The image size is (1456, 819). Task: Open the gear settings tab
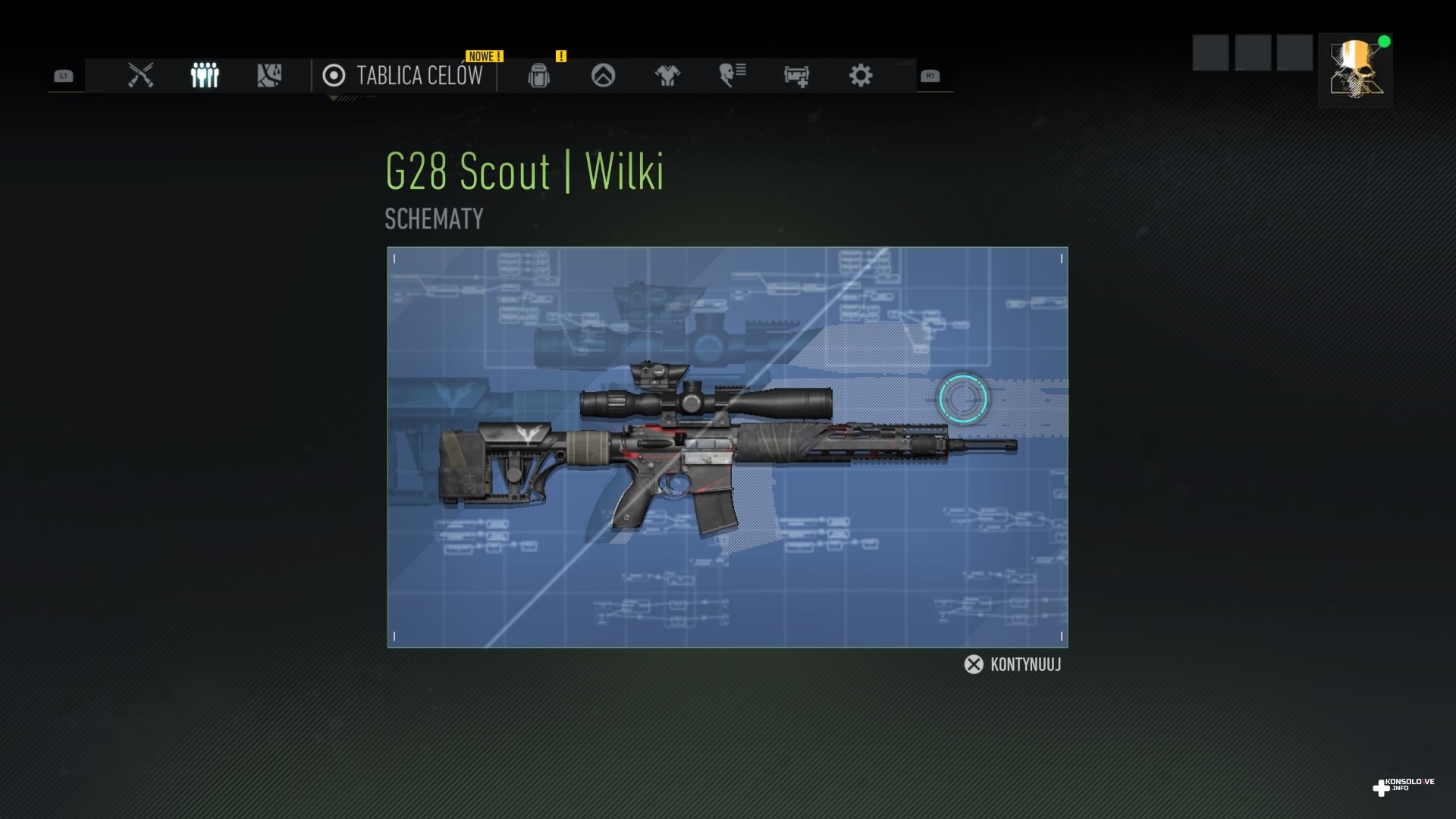(861, 76)
